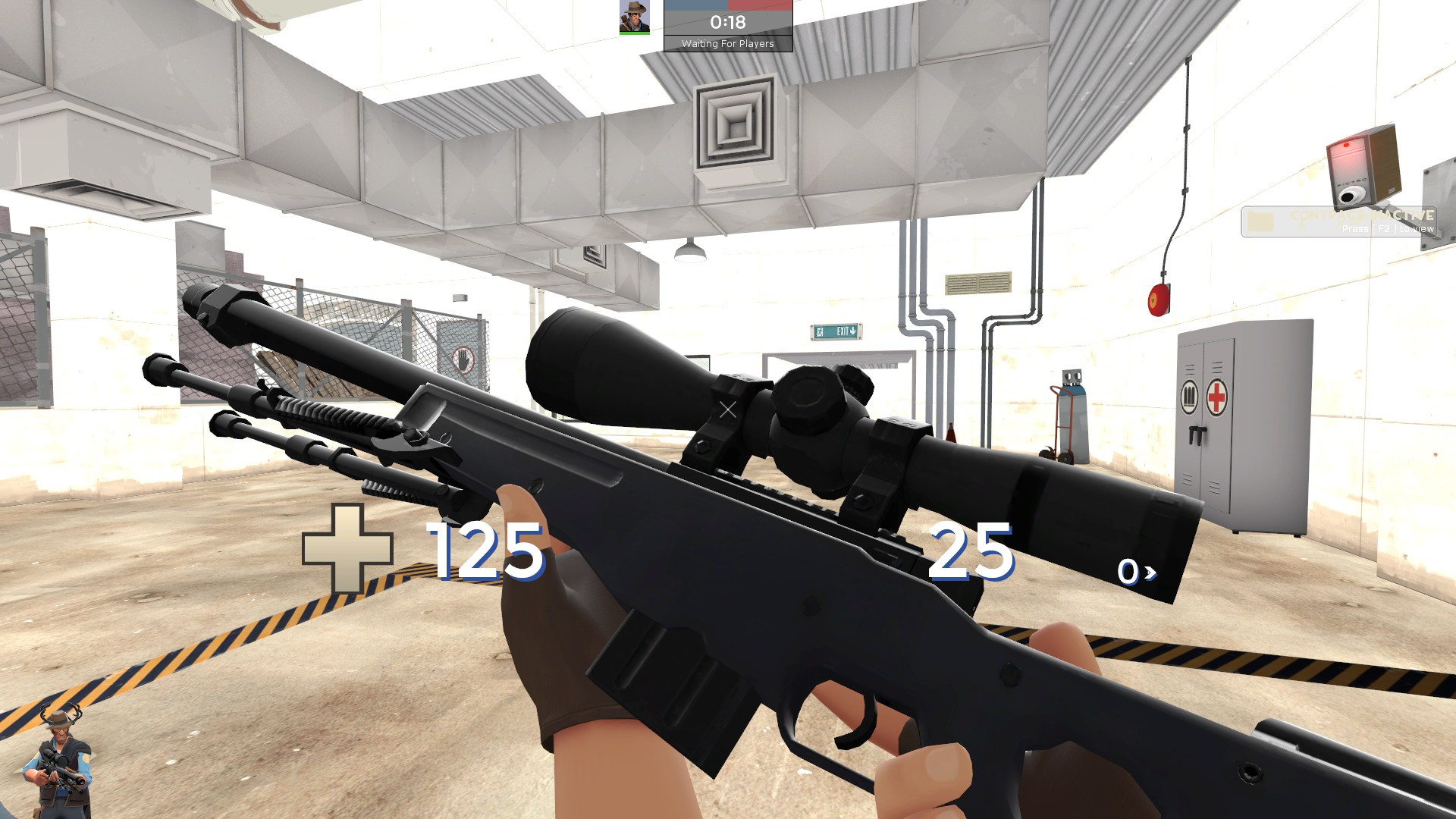Expand the Waiting For Players banner
This screenshot has height=819, width=1456.
click(728, 43)
